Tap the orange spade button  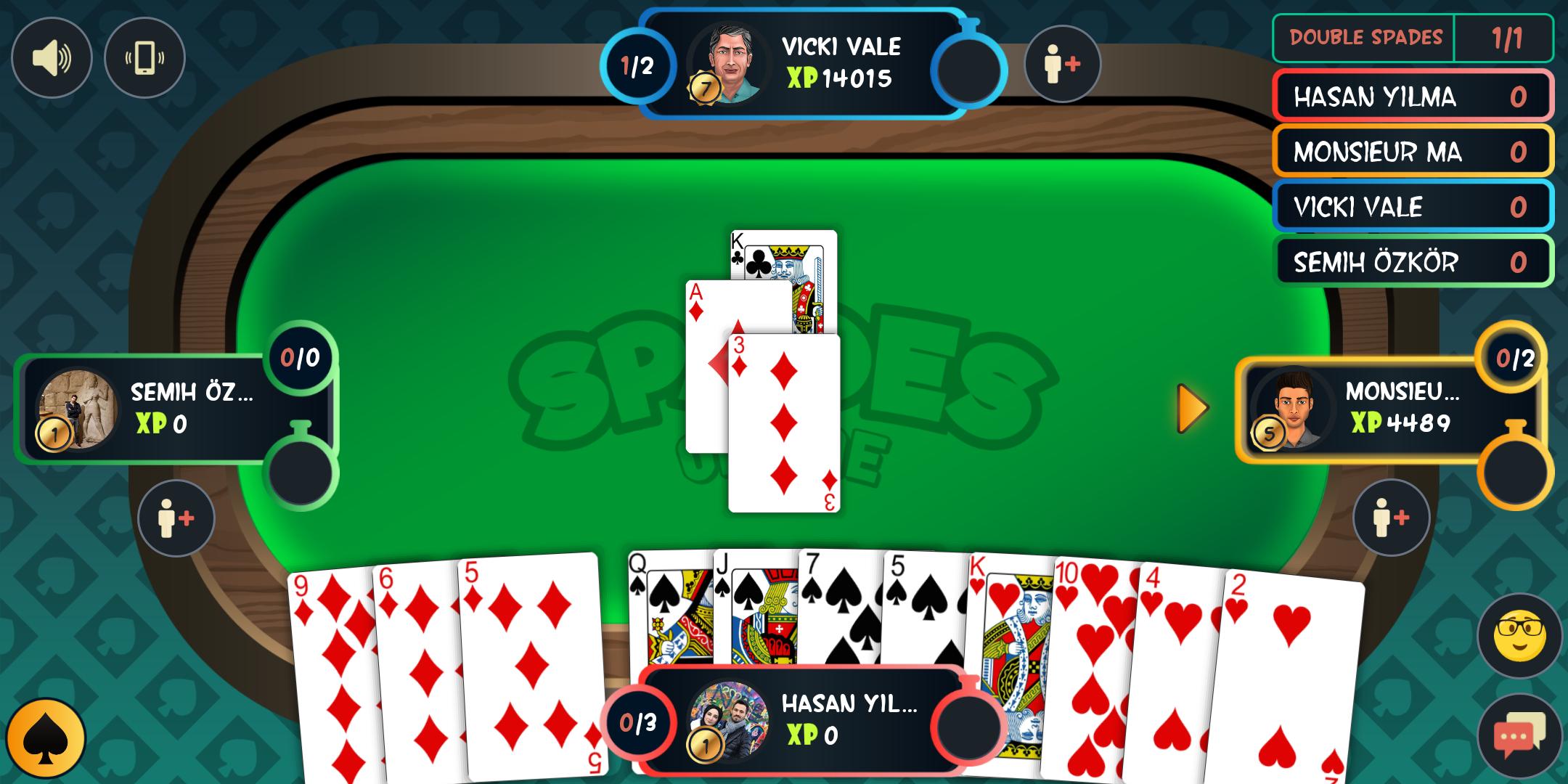tap(46, 739)
